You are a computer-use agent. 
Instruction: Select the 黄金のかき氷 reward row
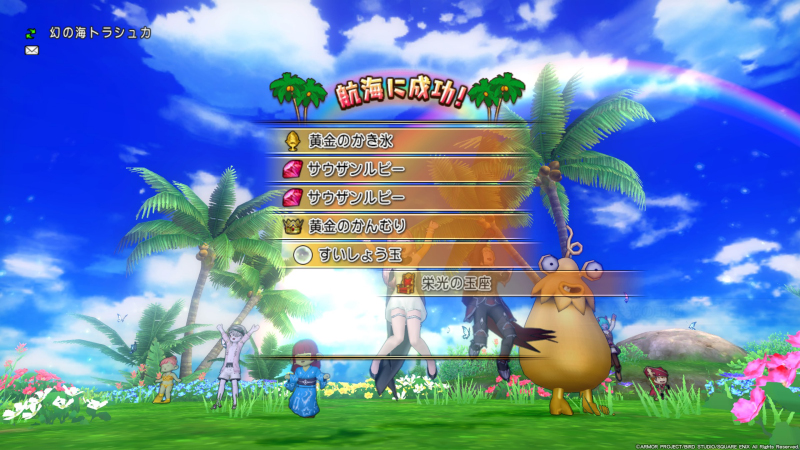pos(400,139)
